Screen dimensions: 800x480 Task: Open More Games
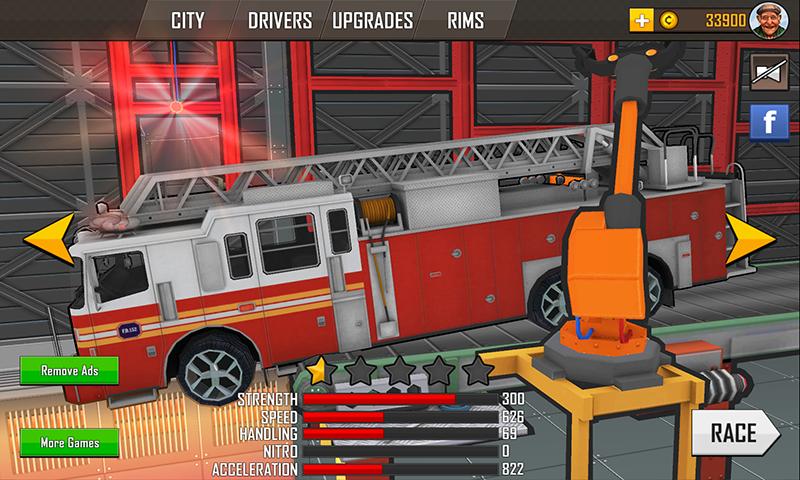[x=67, y=442]
